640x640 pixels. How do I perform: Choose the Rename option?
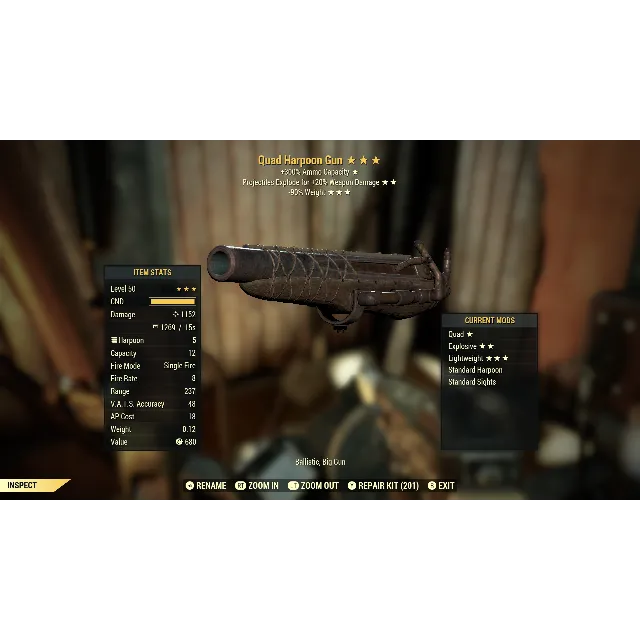click(x=207, y=486)
